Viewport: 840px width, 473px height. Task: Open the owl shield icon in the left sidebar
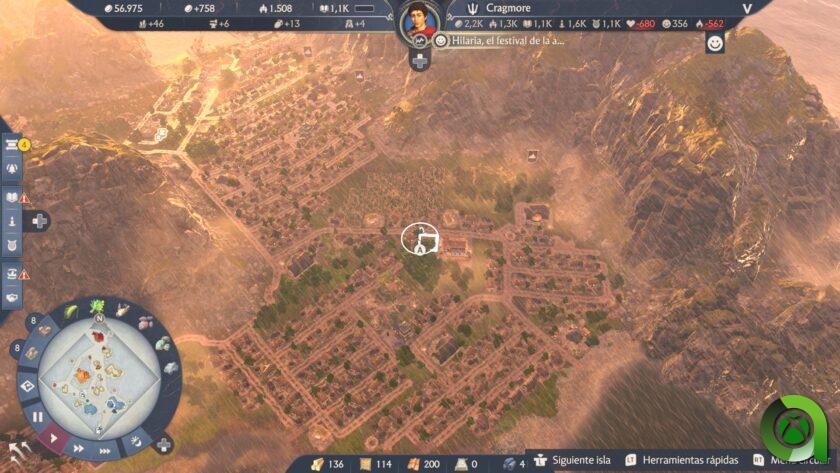coord(12,245)
